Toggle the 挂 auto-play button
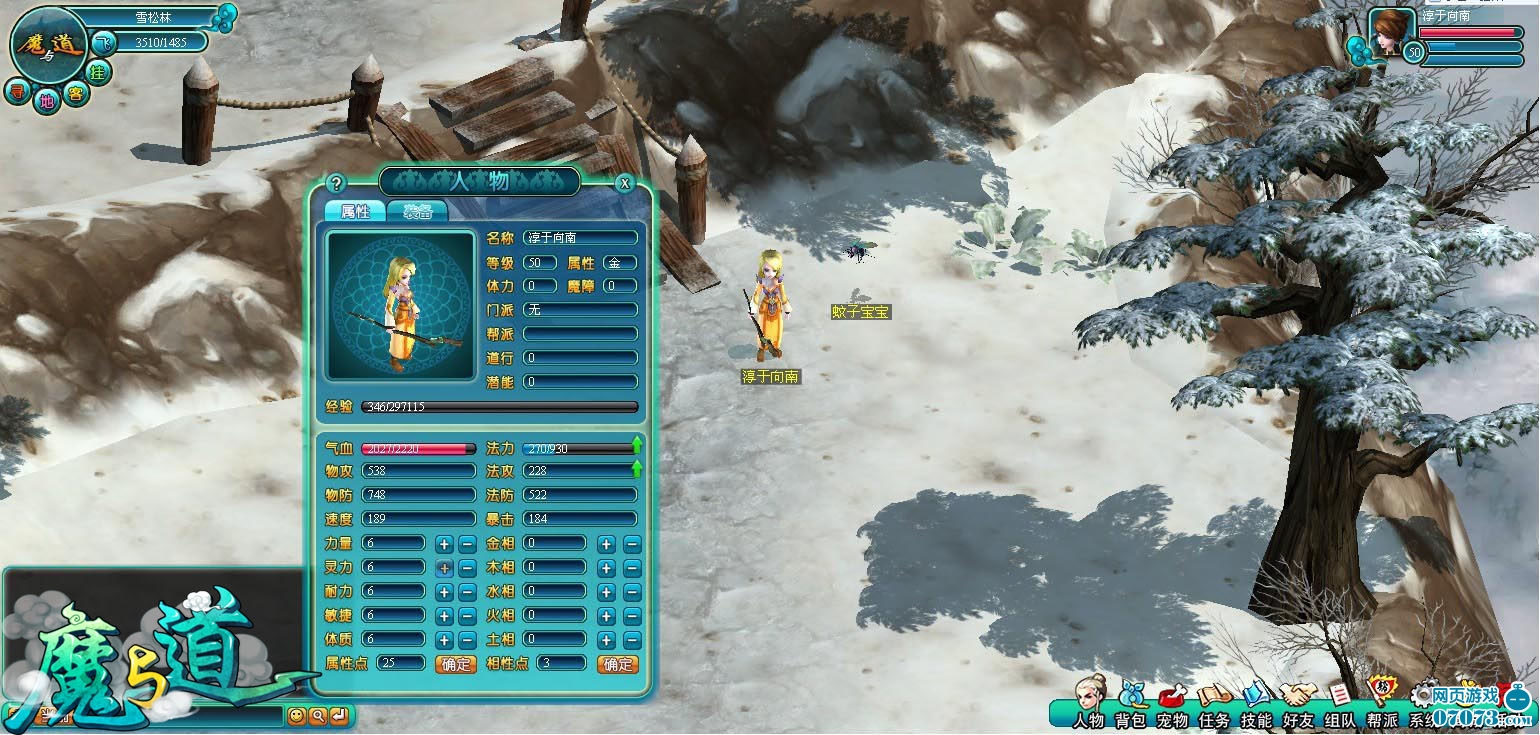Viewport: 1540px width, 735px height. (98, 72)
